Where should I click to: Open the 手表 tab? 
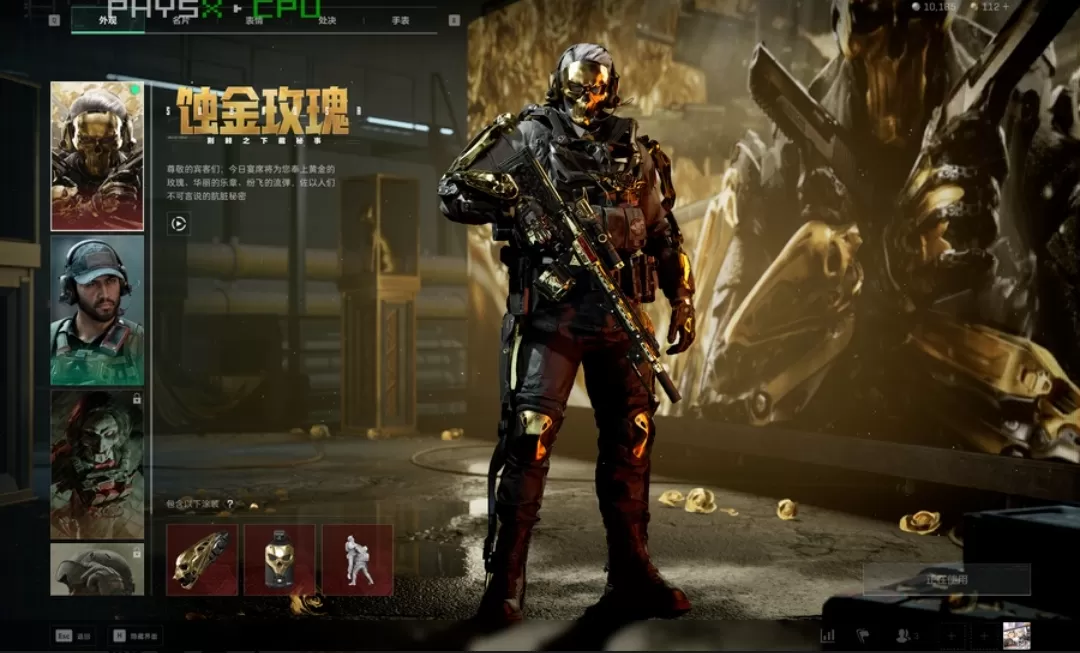pos(400,20)
